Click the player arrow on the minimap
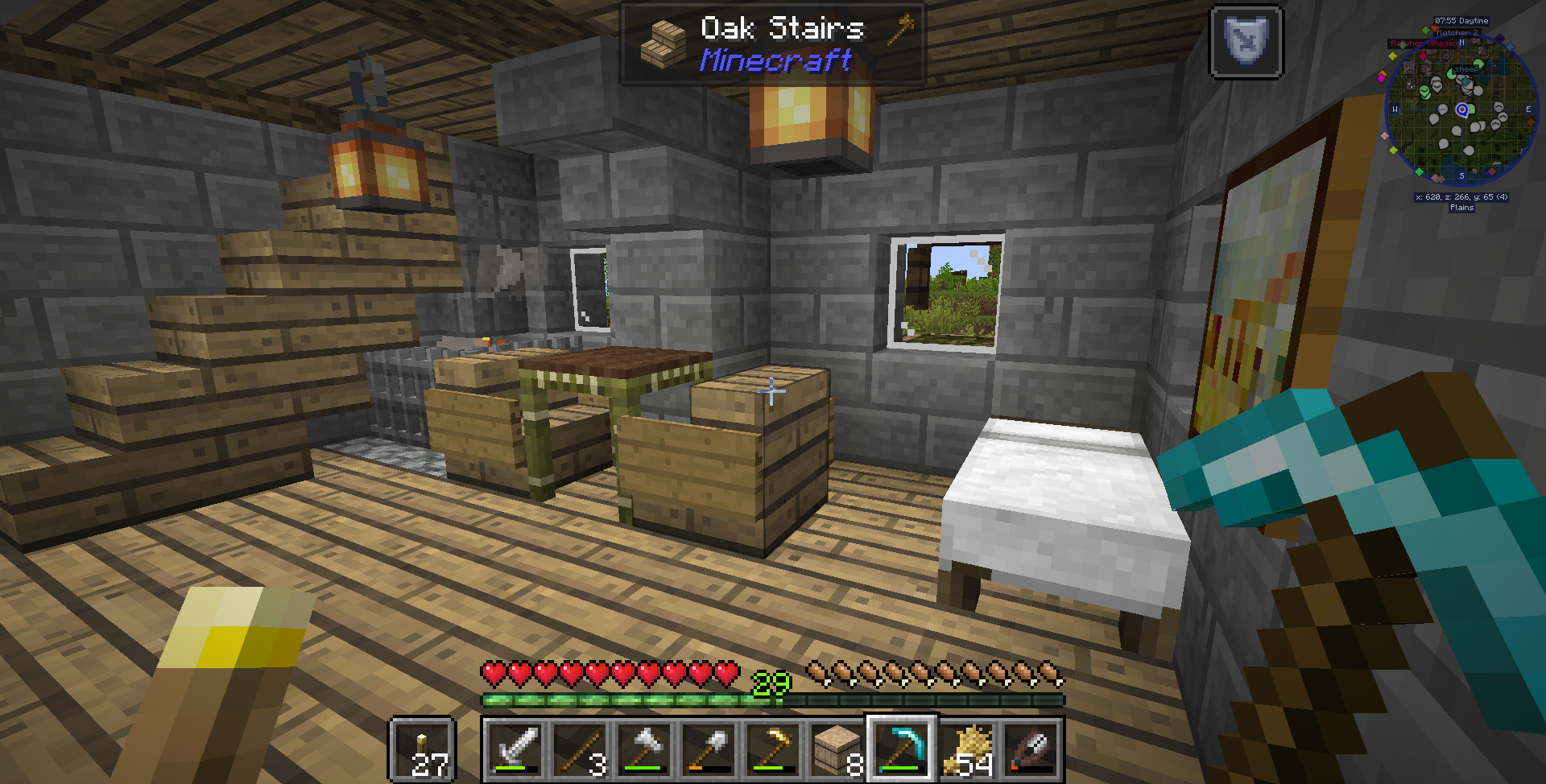Viewport: 1546px width, 784px height. [1462, 109]
